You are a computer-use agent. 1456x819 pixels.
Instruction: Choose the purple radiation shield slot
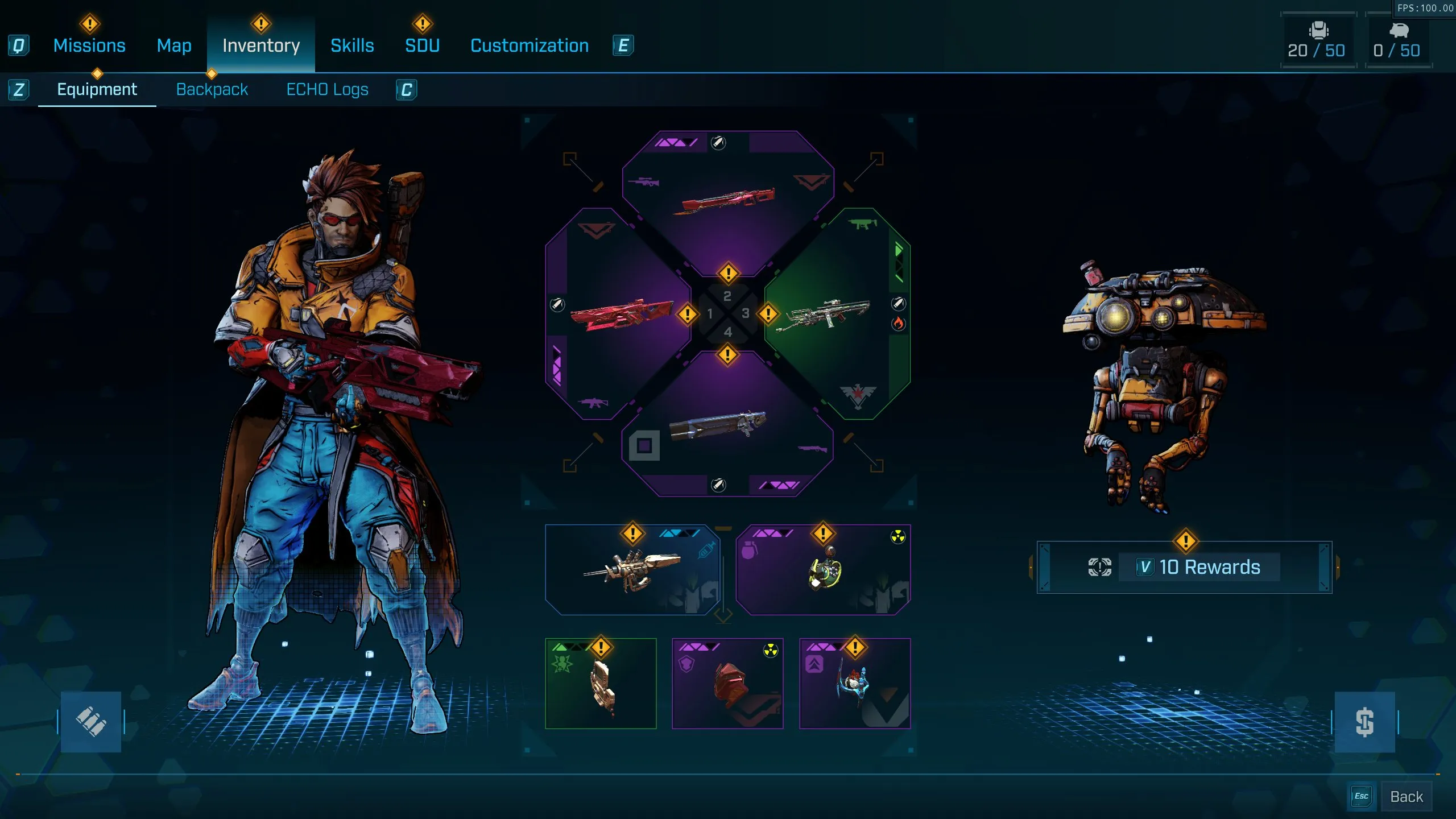(727, 683)
